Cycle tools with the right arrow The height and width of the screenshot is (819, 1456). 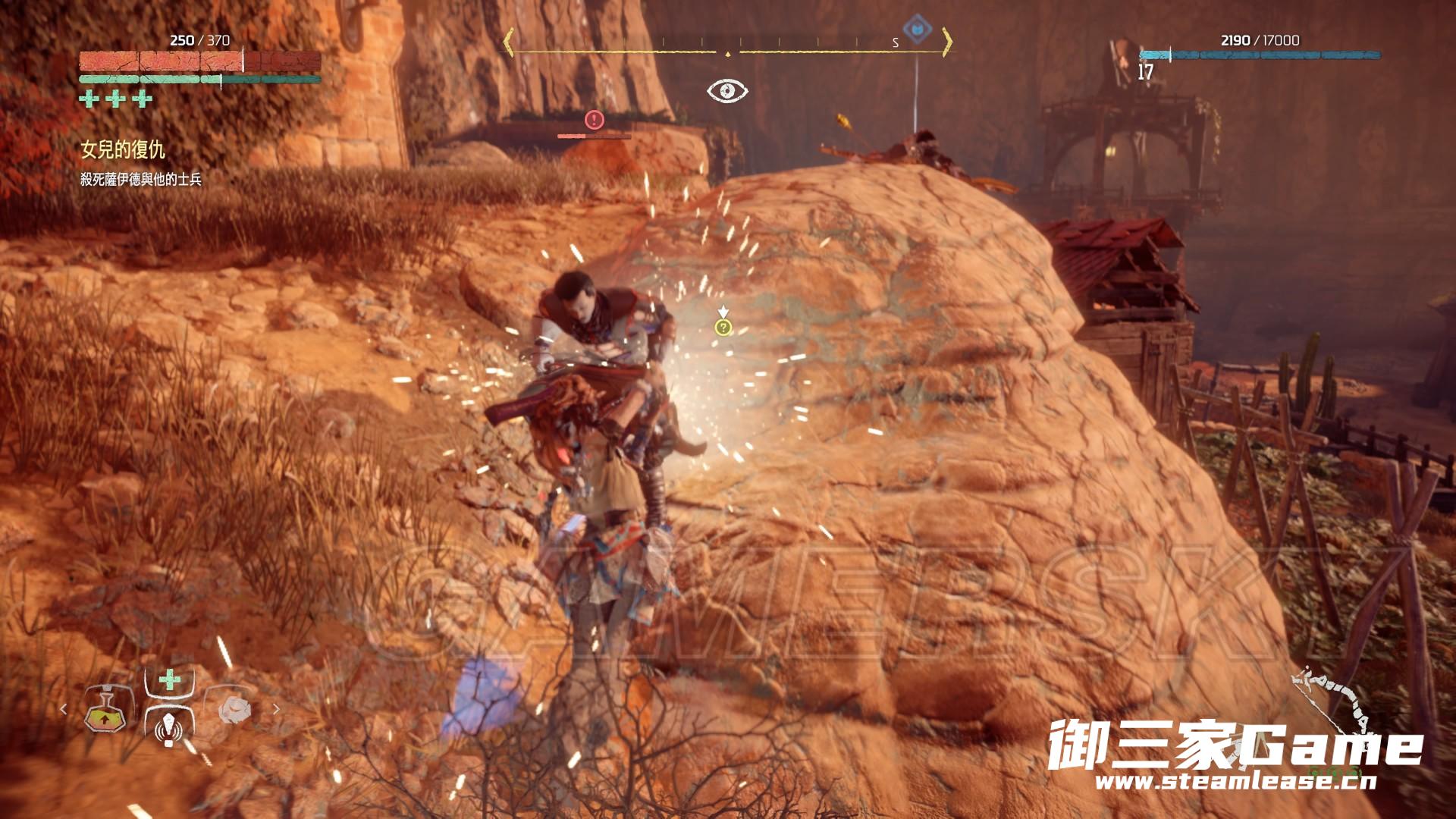click(276, 709)
